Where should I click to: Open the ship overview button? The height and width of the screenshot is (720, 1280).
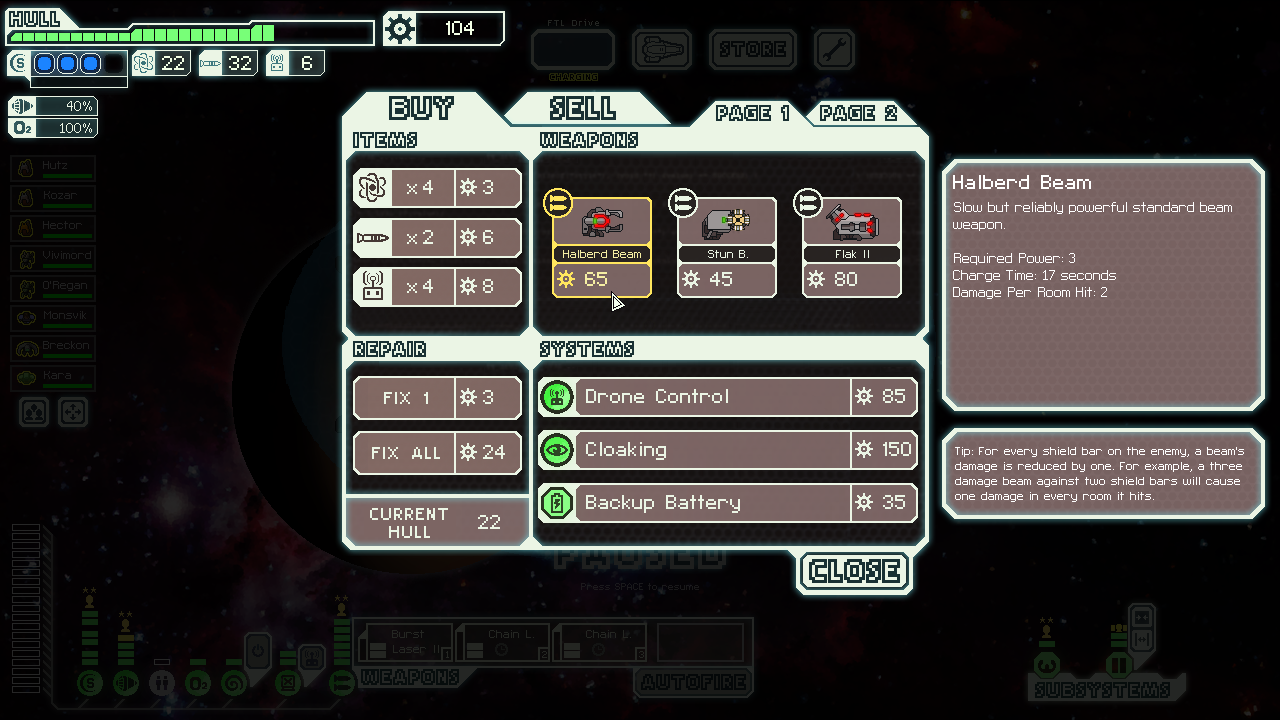(x=661, y=49)
